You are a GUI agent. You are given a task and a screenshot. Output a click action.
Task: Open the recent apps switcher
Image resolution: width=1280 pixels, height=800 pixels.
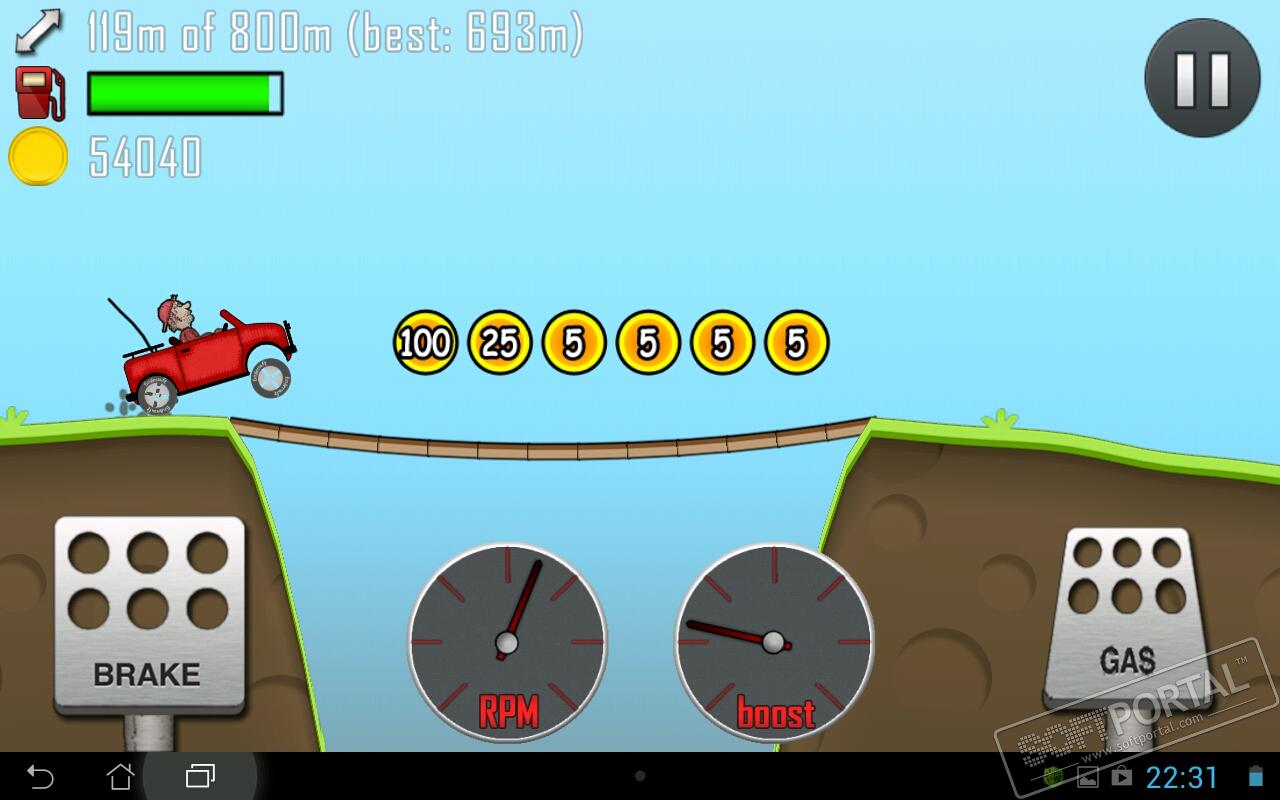click(x=200, y=776)
